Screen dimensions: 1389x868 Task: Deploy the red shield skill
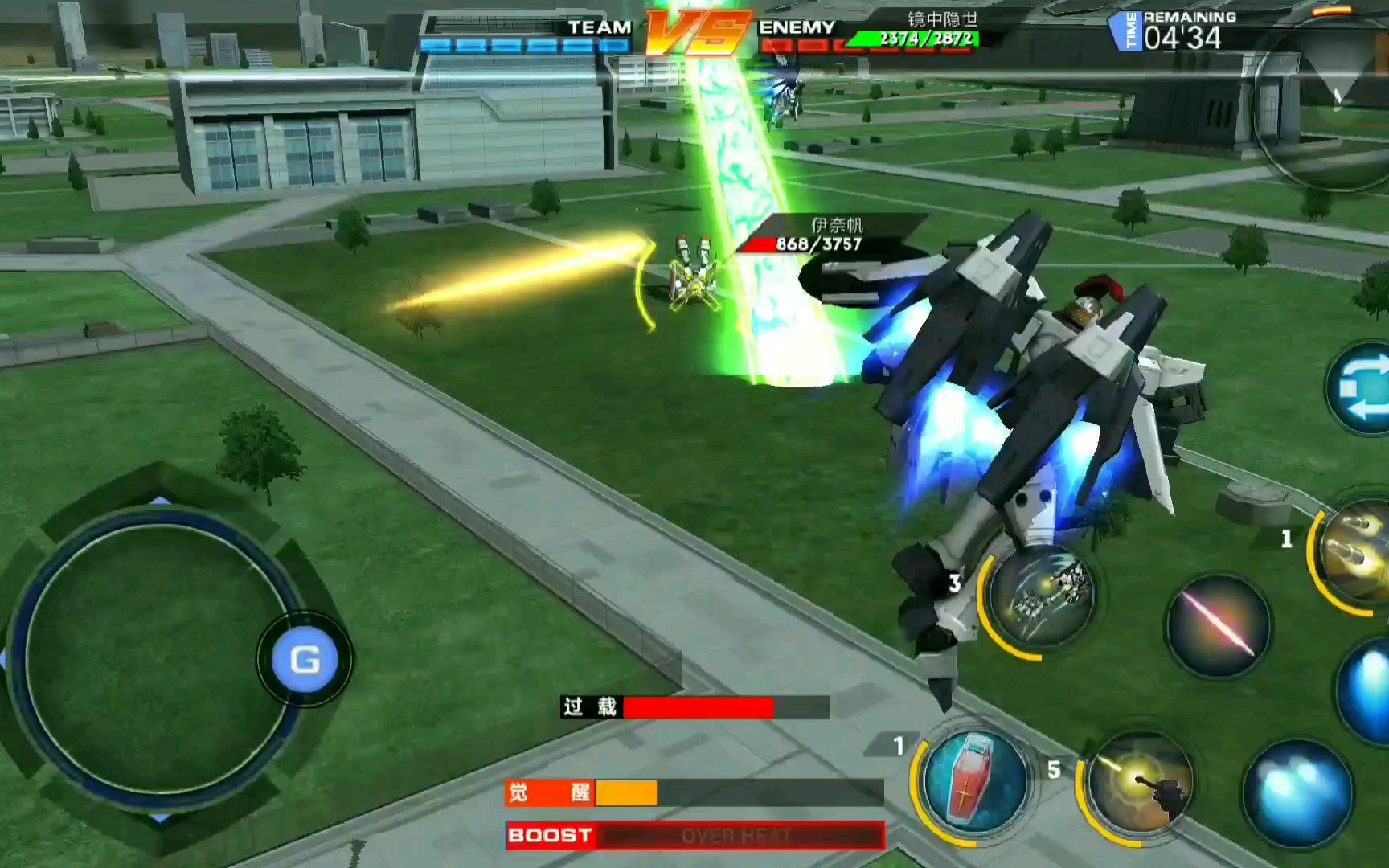click(x=973, y=780)
